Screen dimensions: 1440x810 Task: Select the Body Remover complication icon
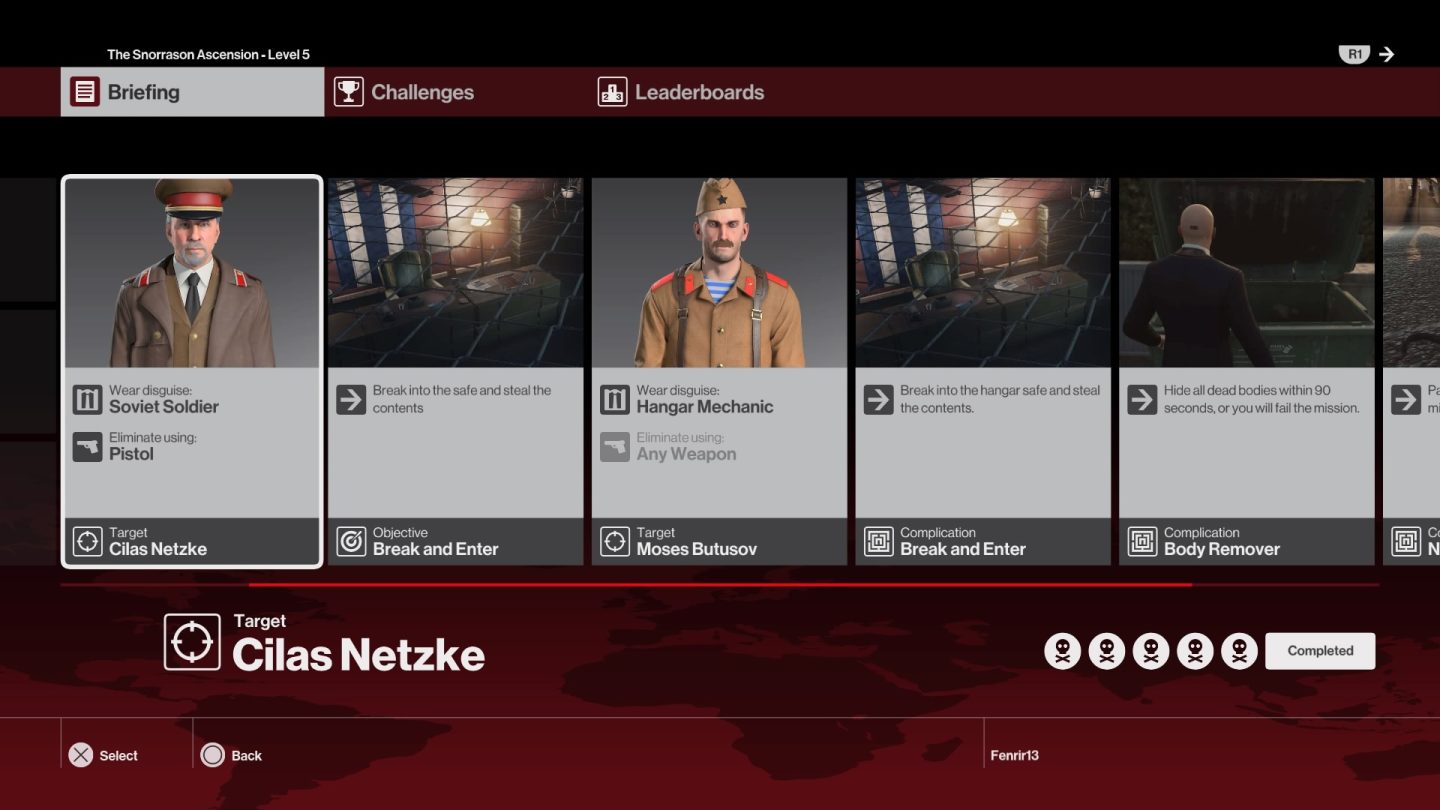(x=1142, y=540)
